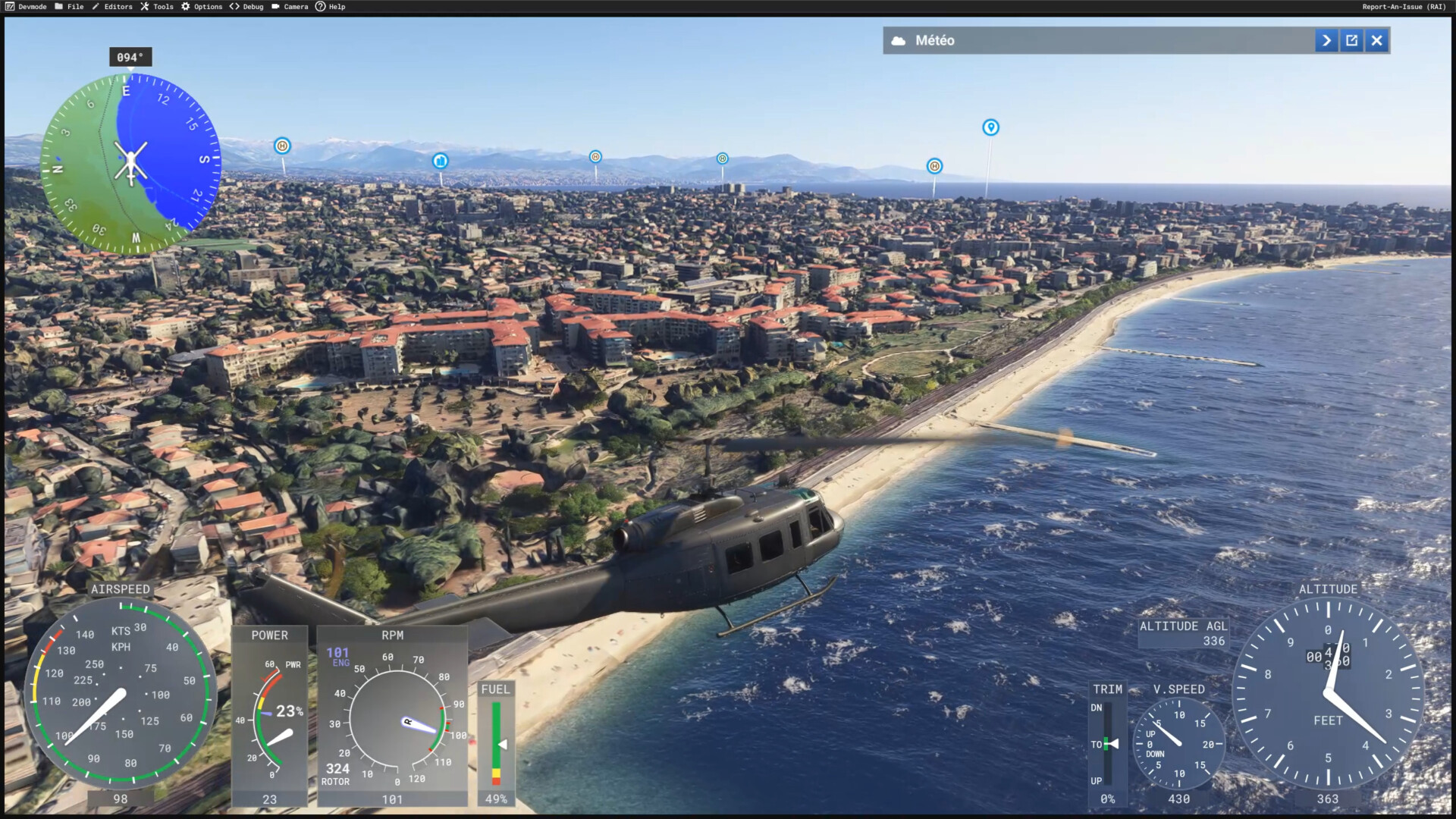Click the circular compass minimap

coord(130,163)
